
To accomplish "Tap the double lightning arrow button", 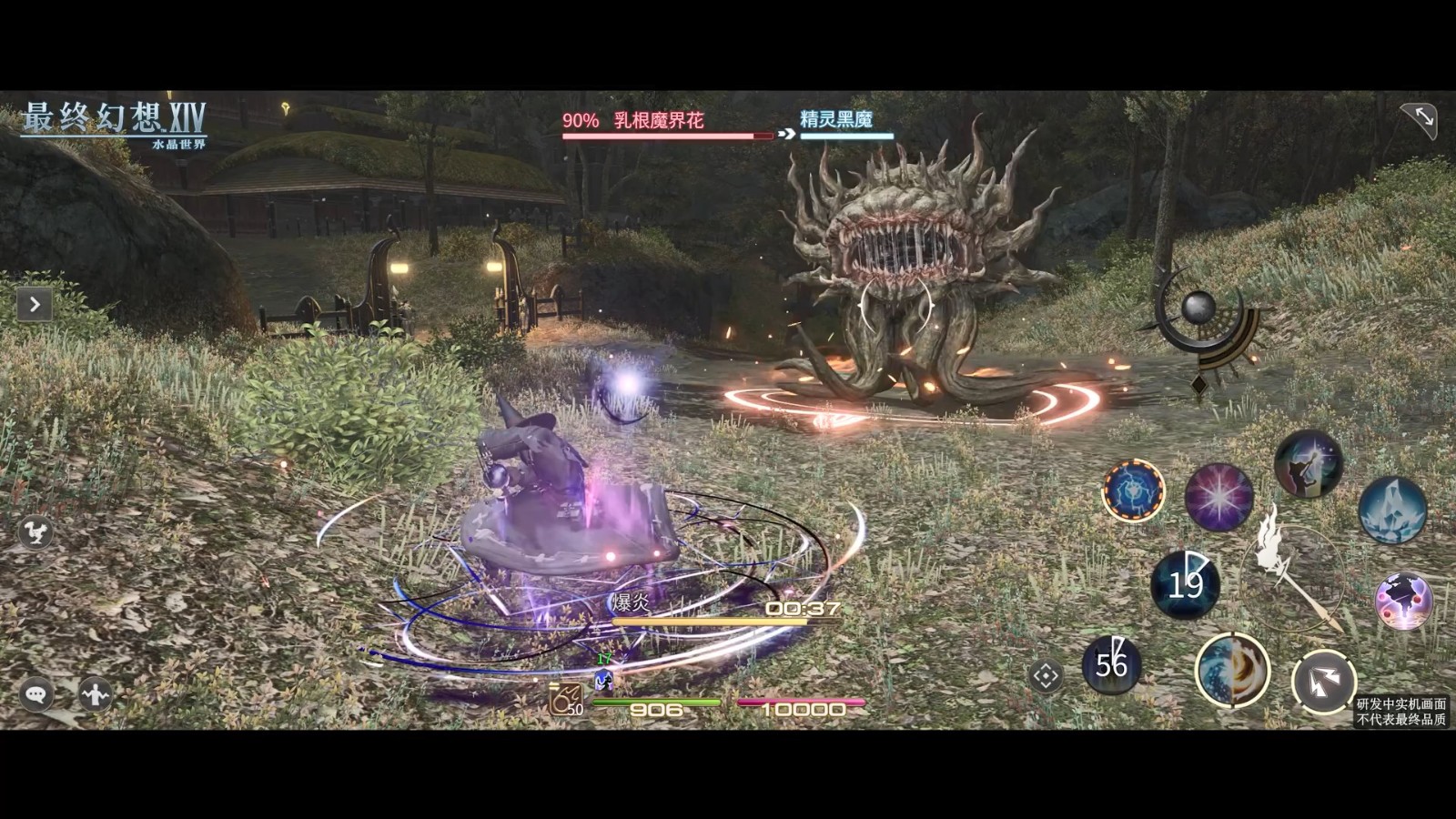I will click(1323, 681).
